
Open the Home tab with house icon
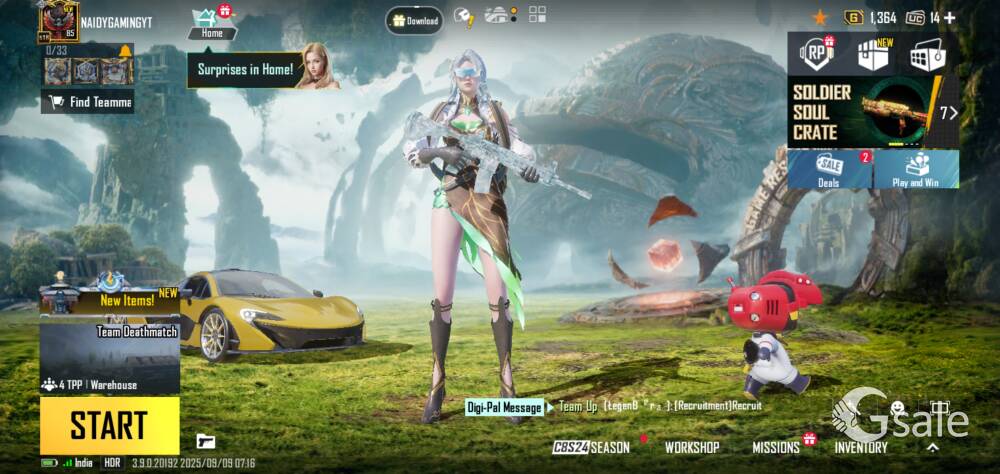click(x=211, y=24)
